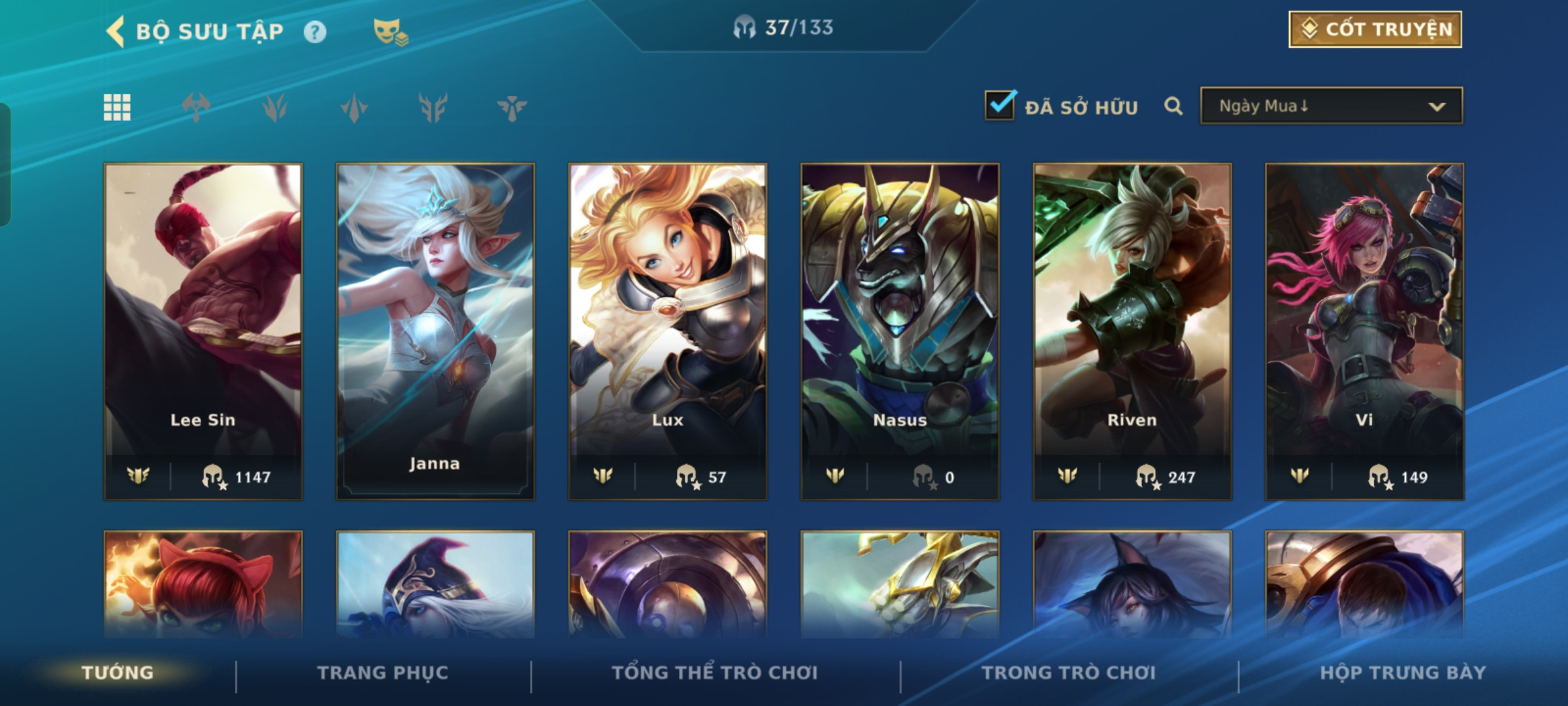This screenshot has height=706, width=1568.
Task: Toggle the Đã Sở Hữu checkbox
Action: [x=1000, y=106]
